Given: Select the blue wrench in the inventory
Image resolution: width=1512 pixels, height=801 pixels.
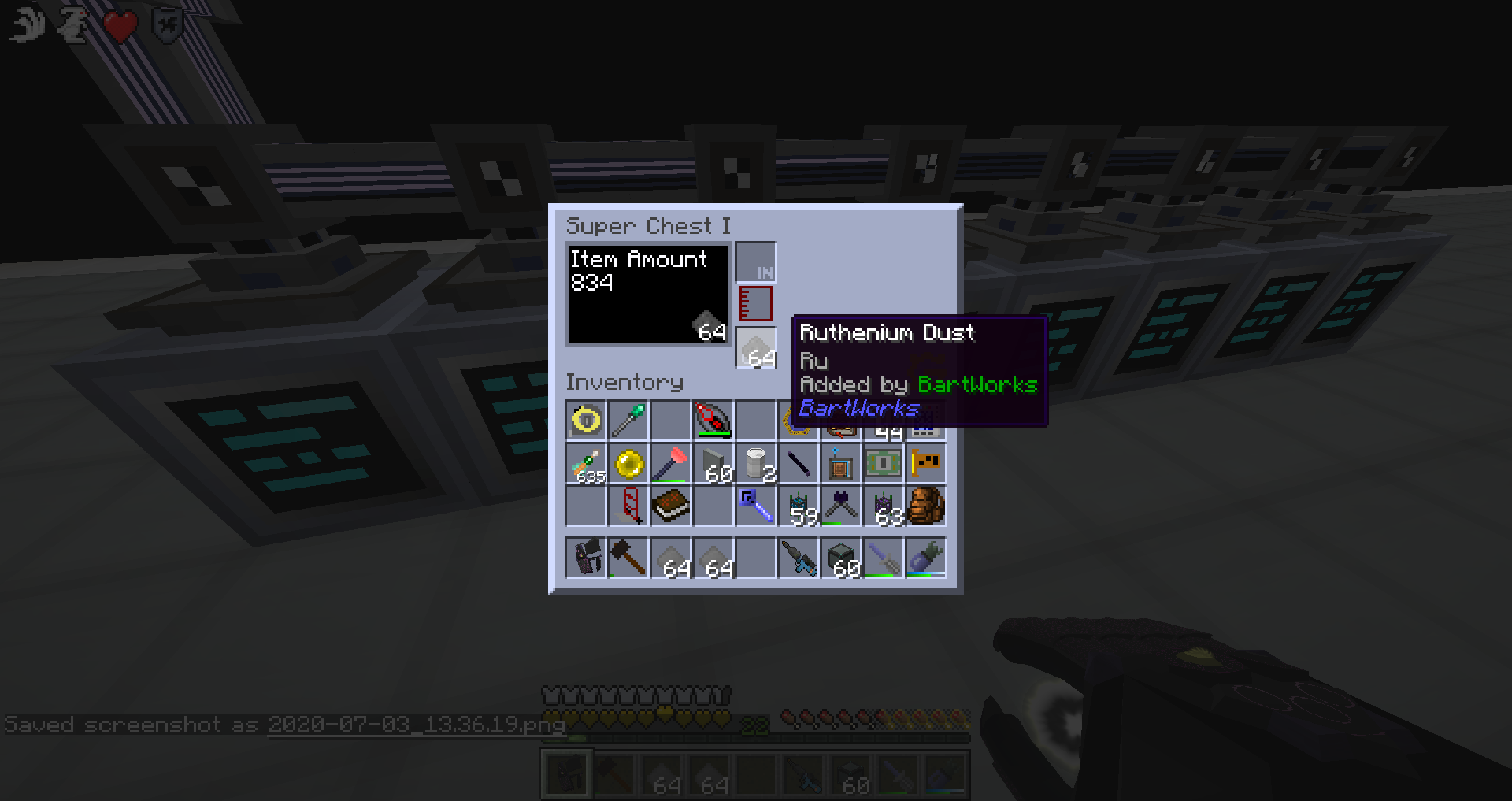Looking at the screenshot, I should (x=756, y=506).
